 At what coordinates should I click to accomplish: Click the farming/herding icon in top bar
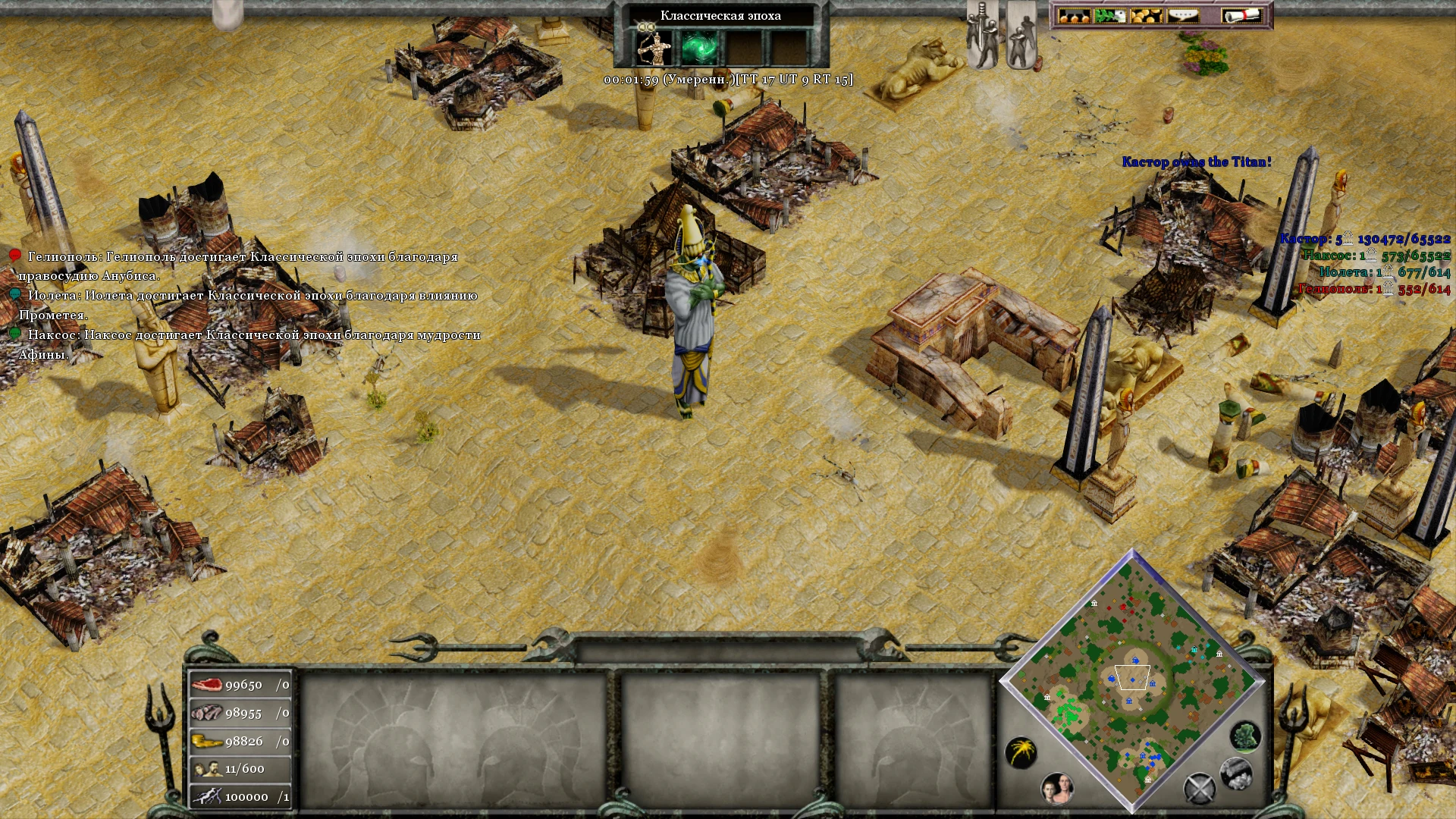1109,15
